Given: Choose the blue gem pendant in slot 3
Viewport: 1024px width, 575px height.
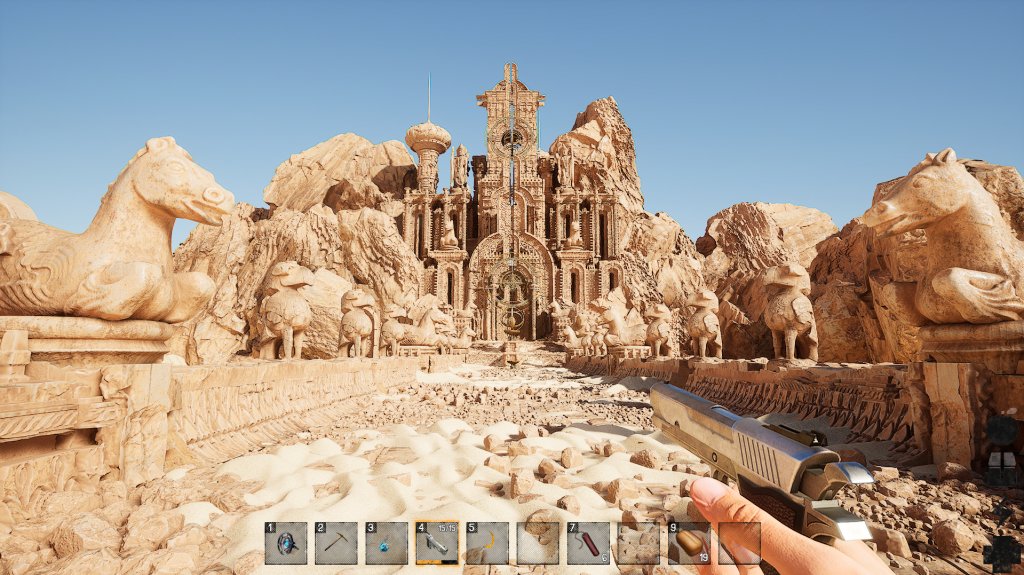Looking at the screenshot, I should 386,543.
